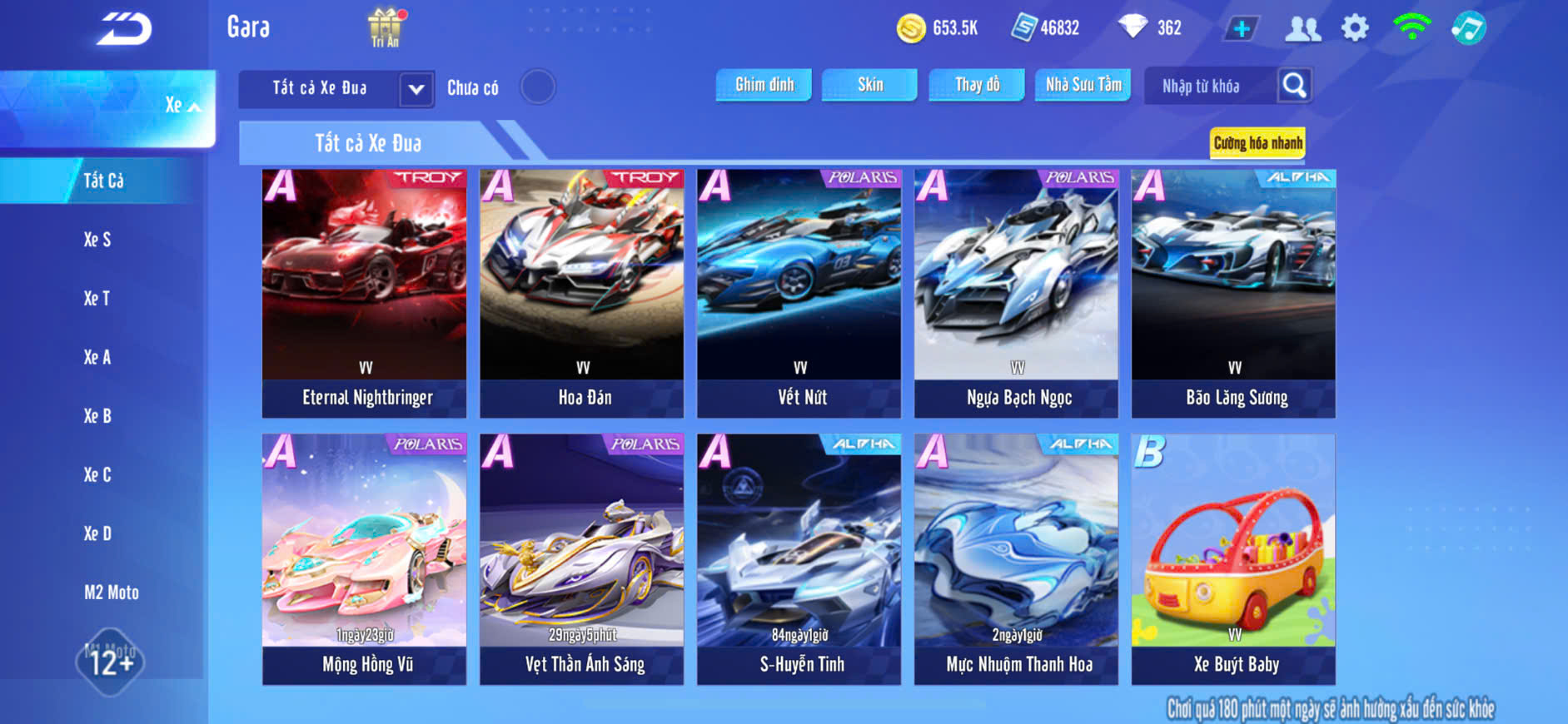Image resolution: width=1568 pixels, height=724 pixels.
Task: Click the Thay đồ button
Action: [977, 85]
